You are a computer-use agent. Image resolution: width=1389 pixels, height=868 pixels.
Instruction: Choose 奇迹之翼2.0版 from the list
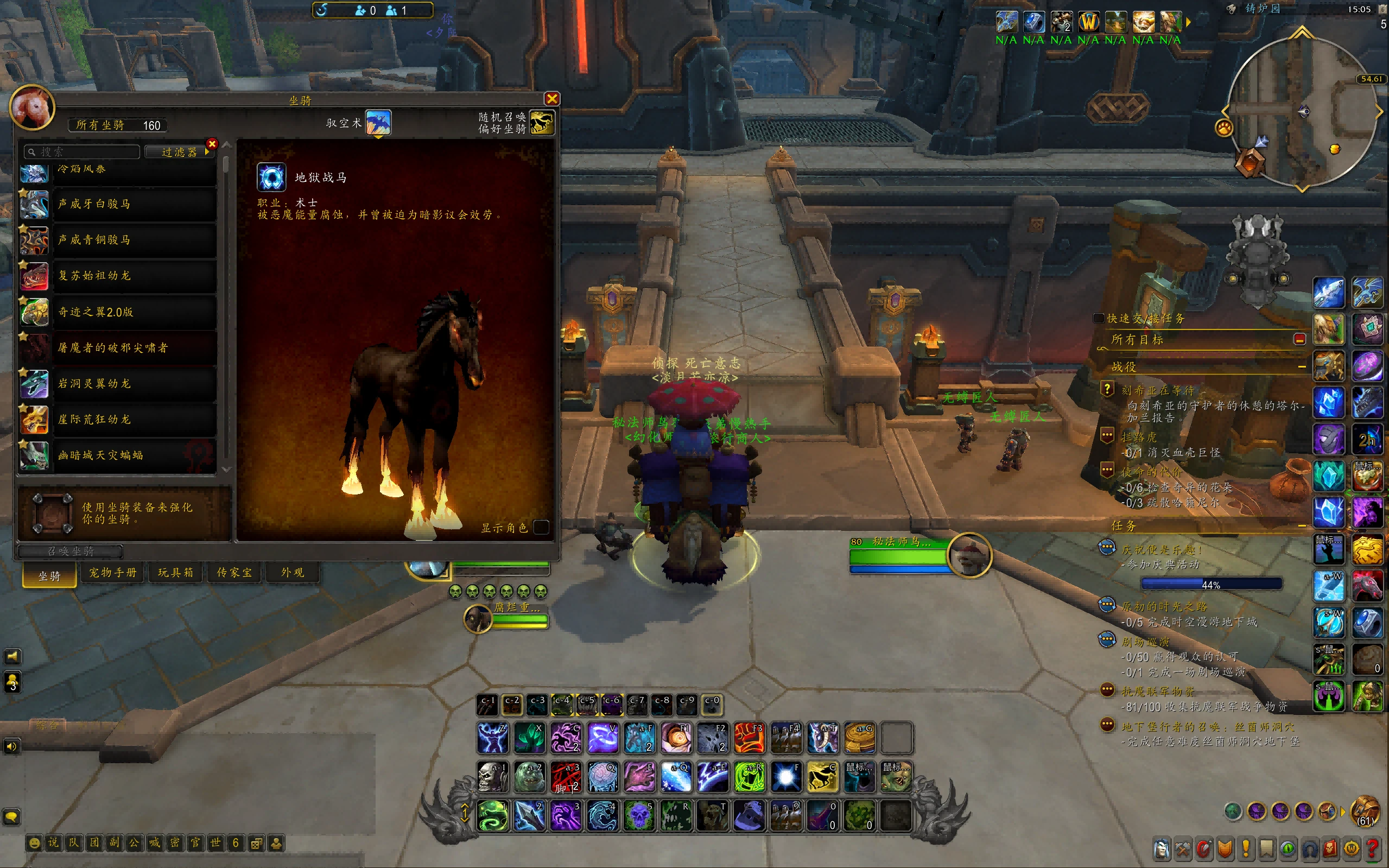(x=134, y=312)
